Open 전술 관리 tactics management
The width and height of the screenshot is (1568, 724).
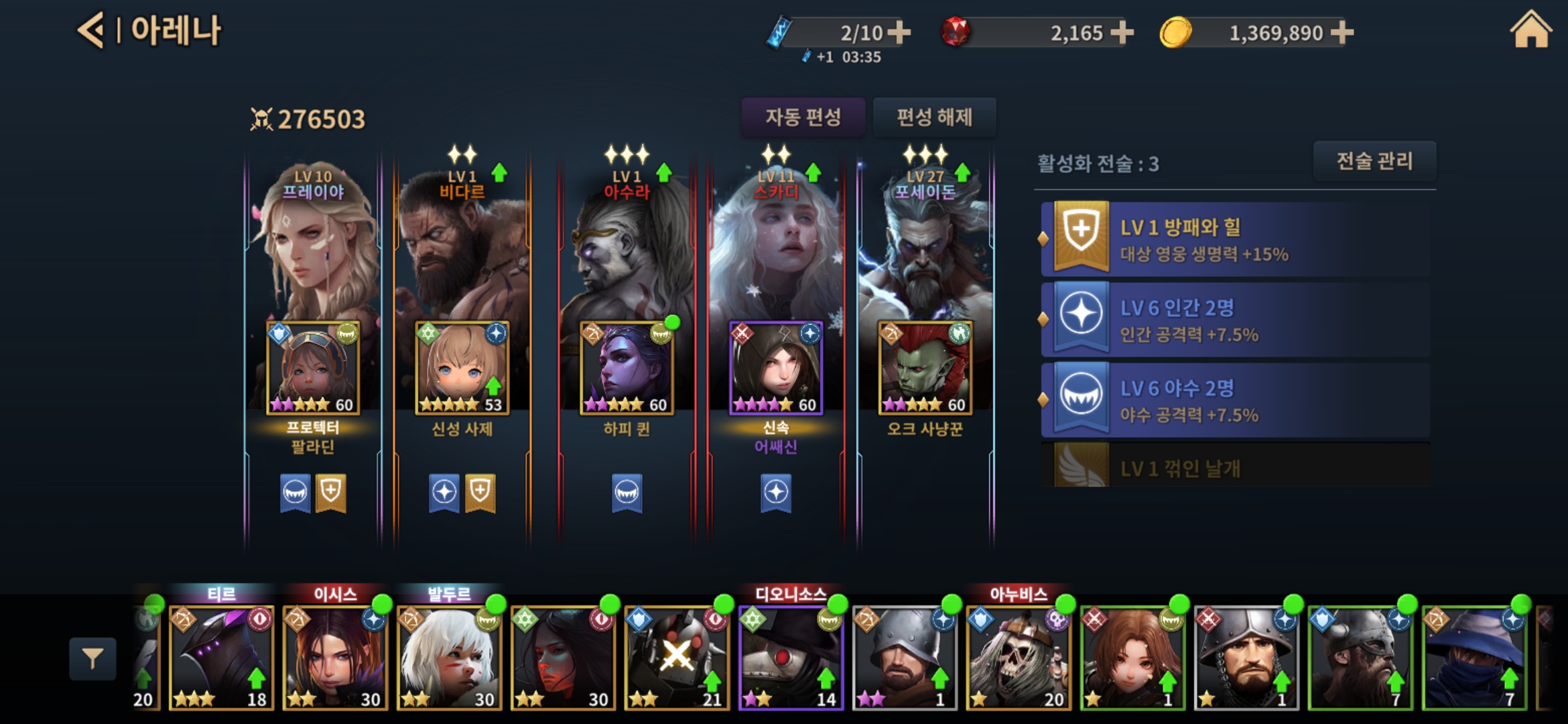click(1374, 161)
